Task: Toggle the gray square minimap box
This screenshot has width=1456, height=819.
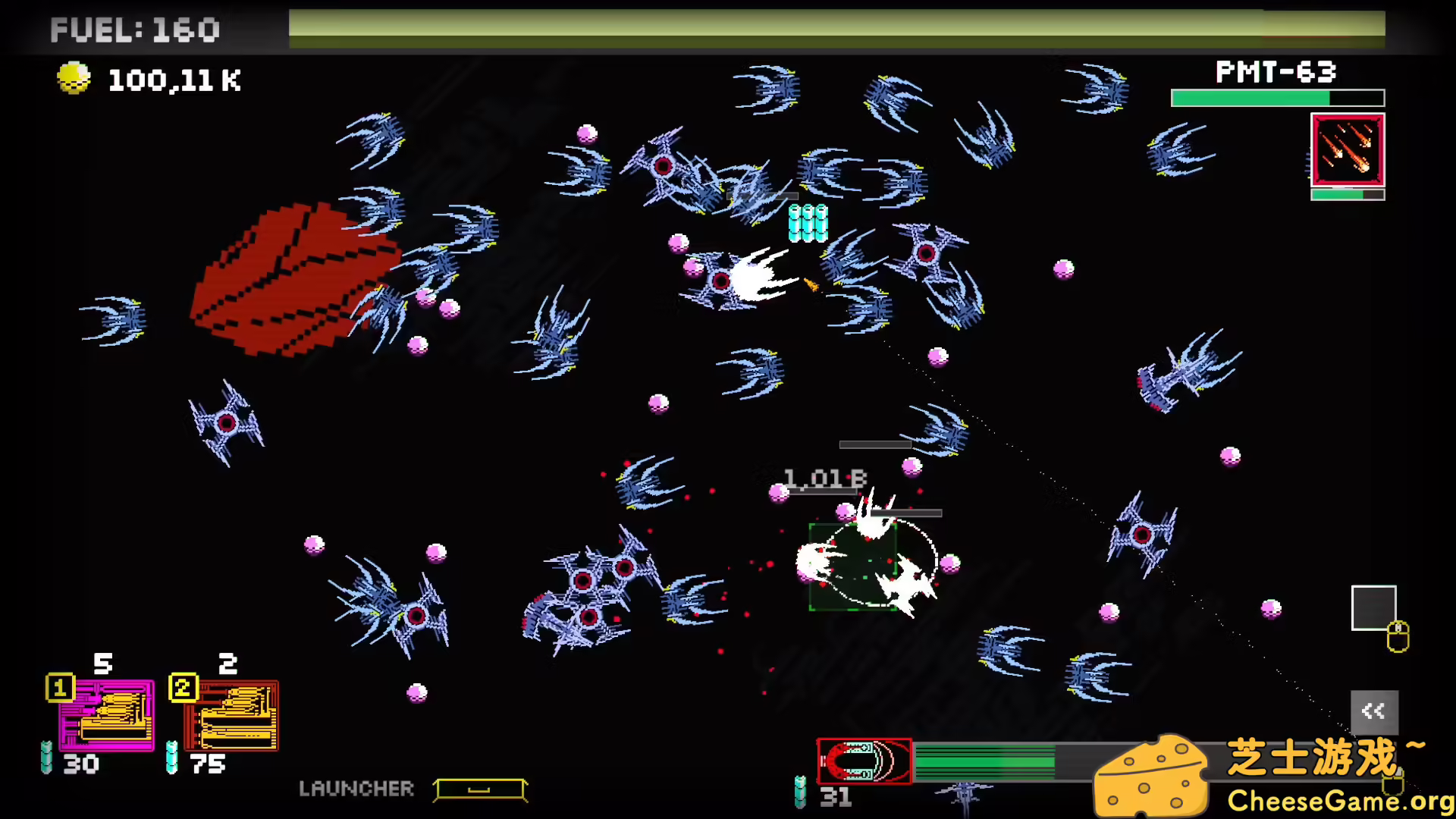Action: [x=1373, y=607]
